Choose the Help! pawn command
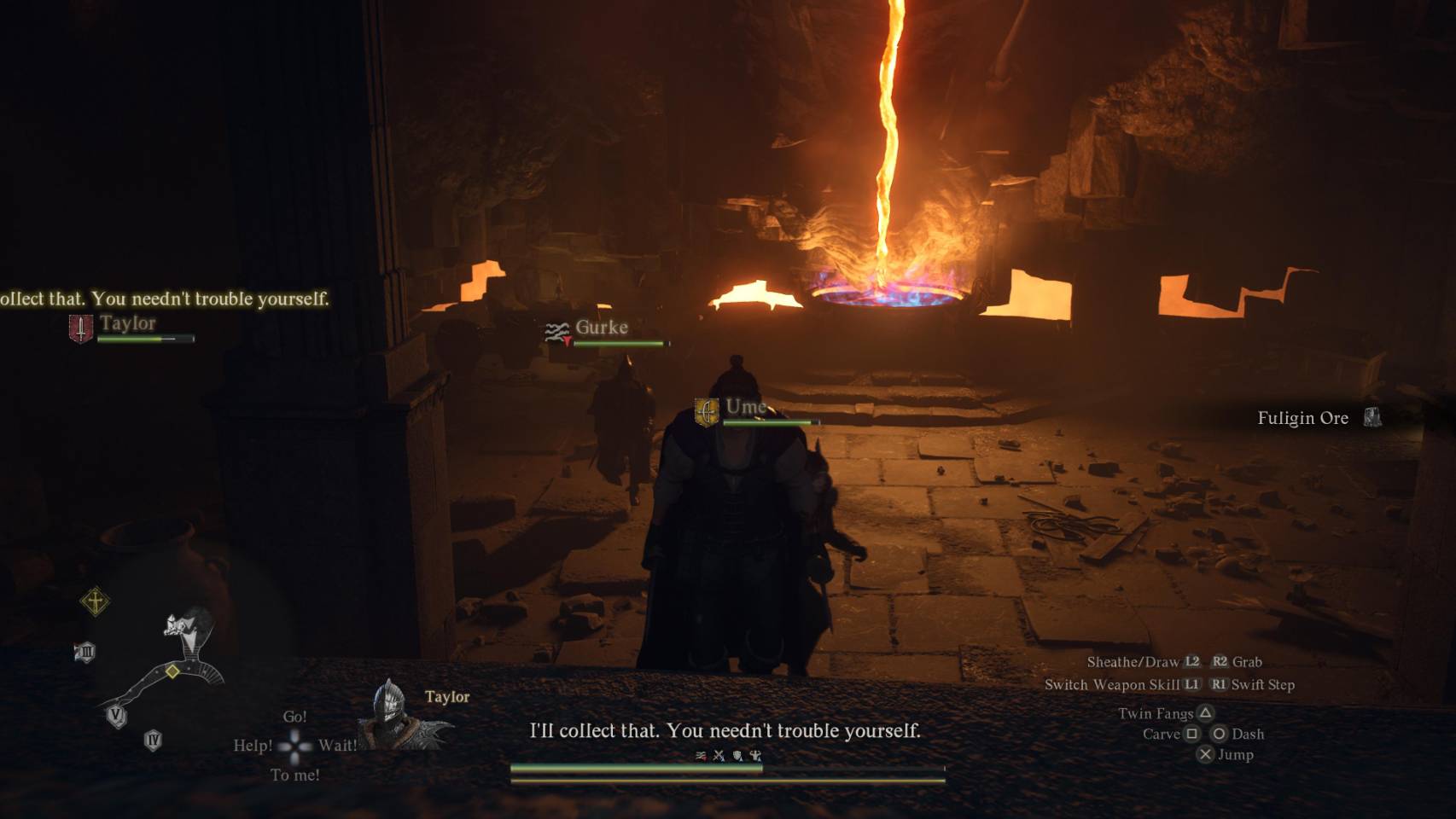The image size is (1456, 819). (253, 746)
